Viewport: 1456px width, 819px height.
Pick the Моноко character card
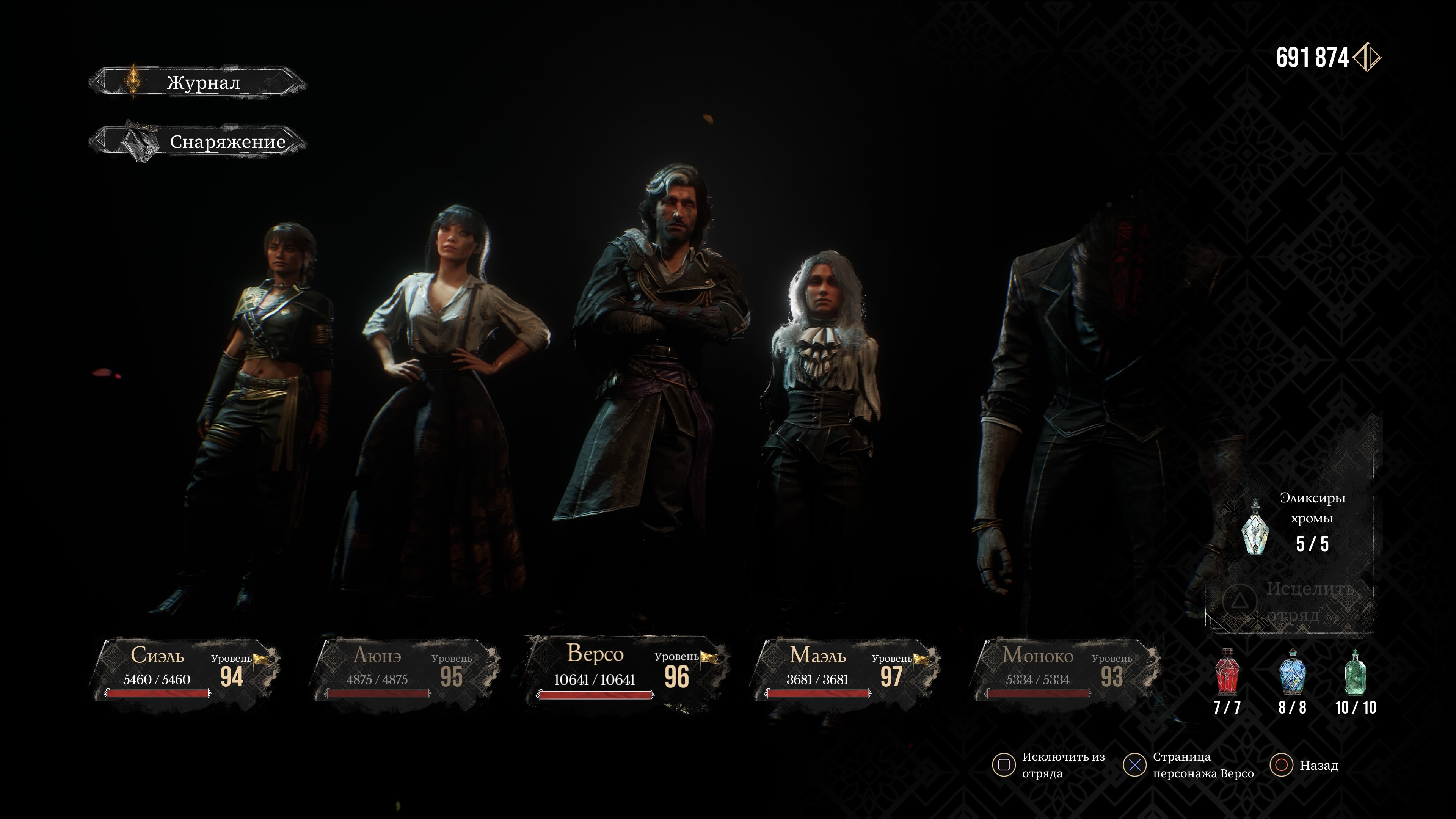tap(1066, 670)
